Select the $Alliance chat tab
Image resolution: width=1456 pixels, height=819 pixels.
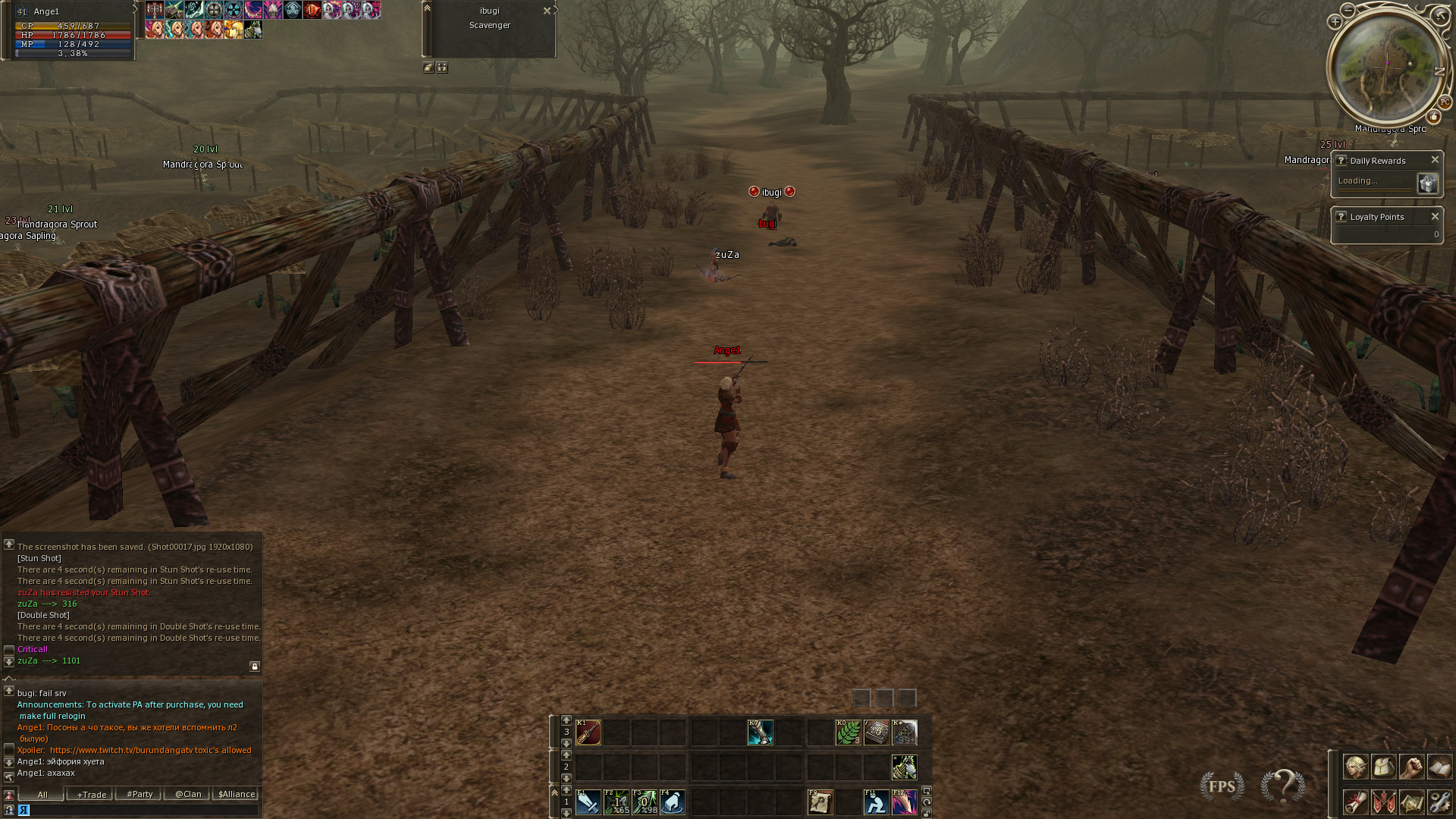[x=237, y=795]
